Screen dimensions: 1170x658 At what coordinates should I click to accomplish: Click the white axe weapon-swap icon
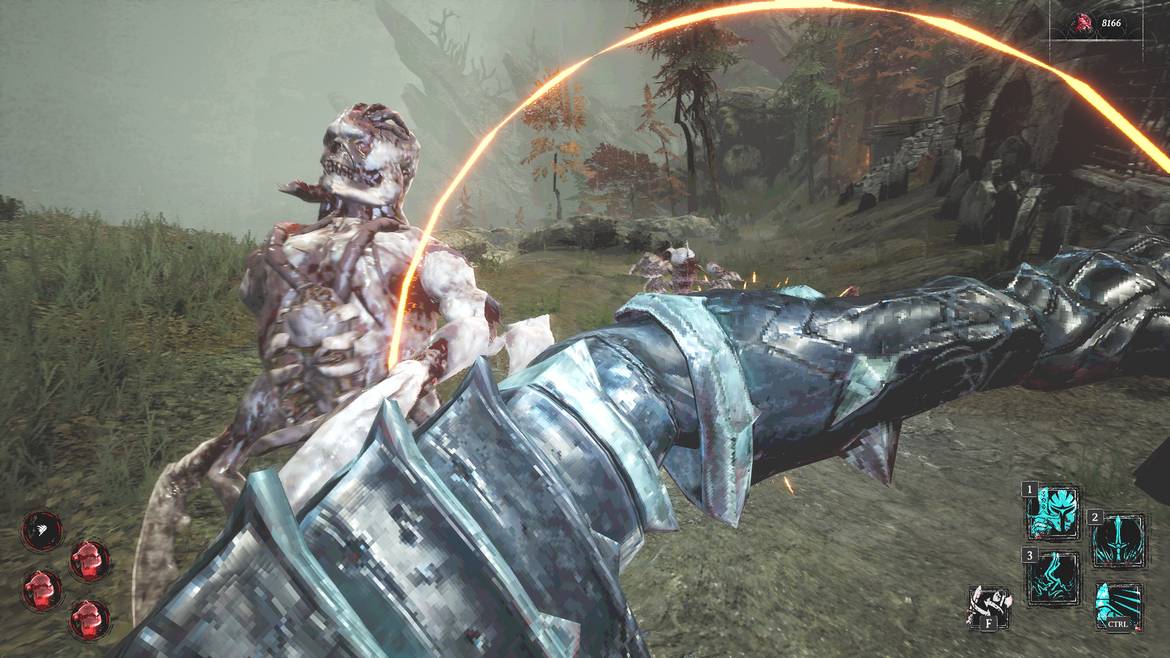point(990,607)
